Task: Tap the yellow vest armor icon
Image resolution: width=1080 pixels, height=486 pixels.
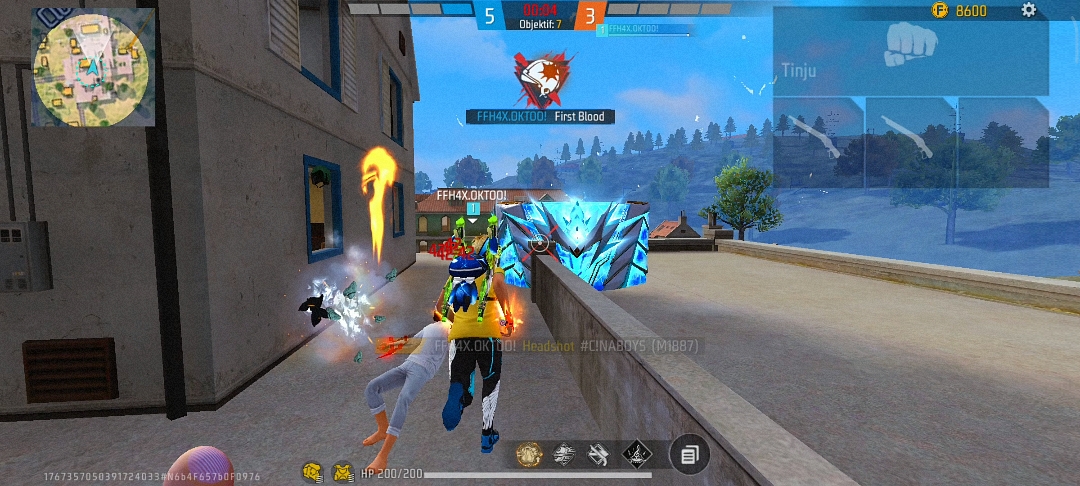Action: coord(343,470)
